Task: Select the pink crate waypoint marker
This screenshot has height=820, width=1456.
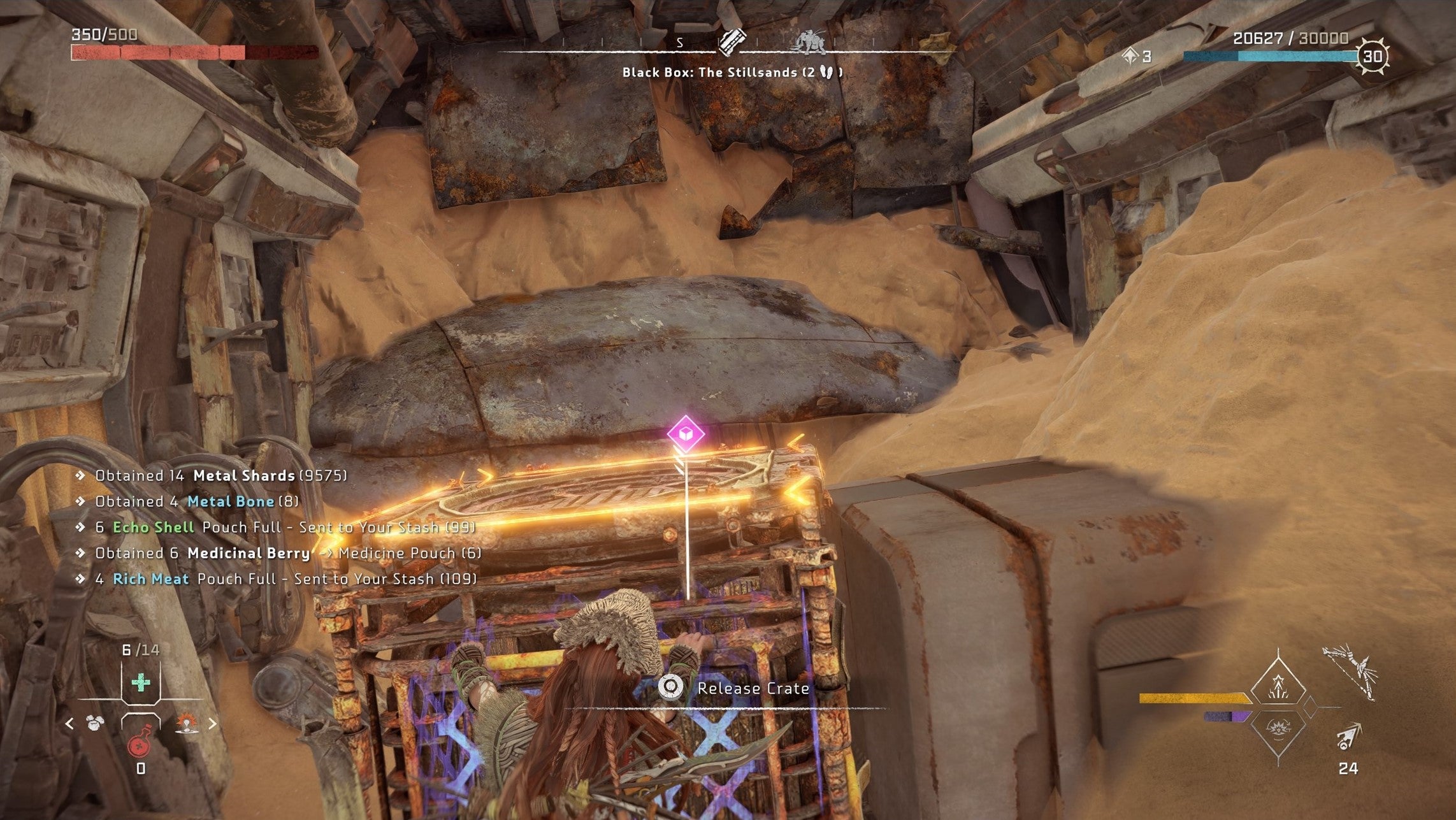Action: pyautogui.click(x=686, y=434)
